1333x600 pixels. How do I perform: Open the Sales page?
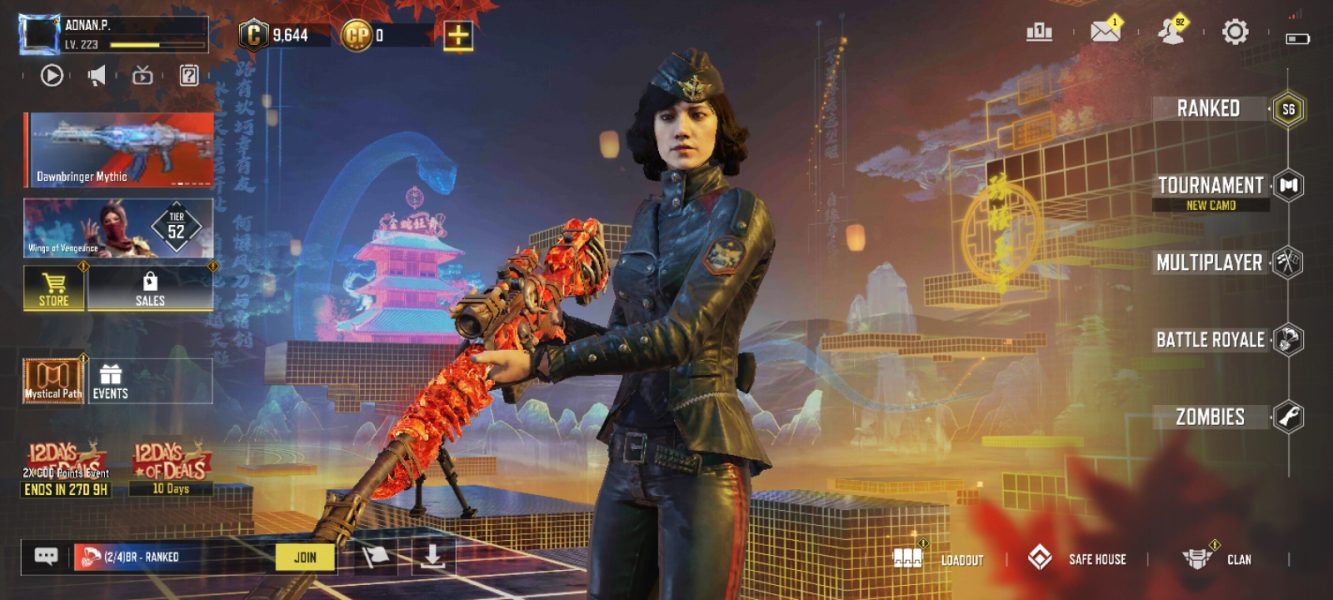(150, 288)
